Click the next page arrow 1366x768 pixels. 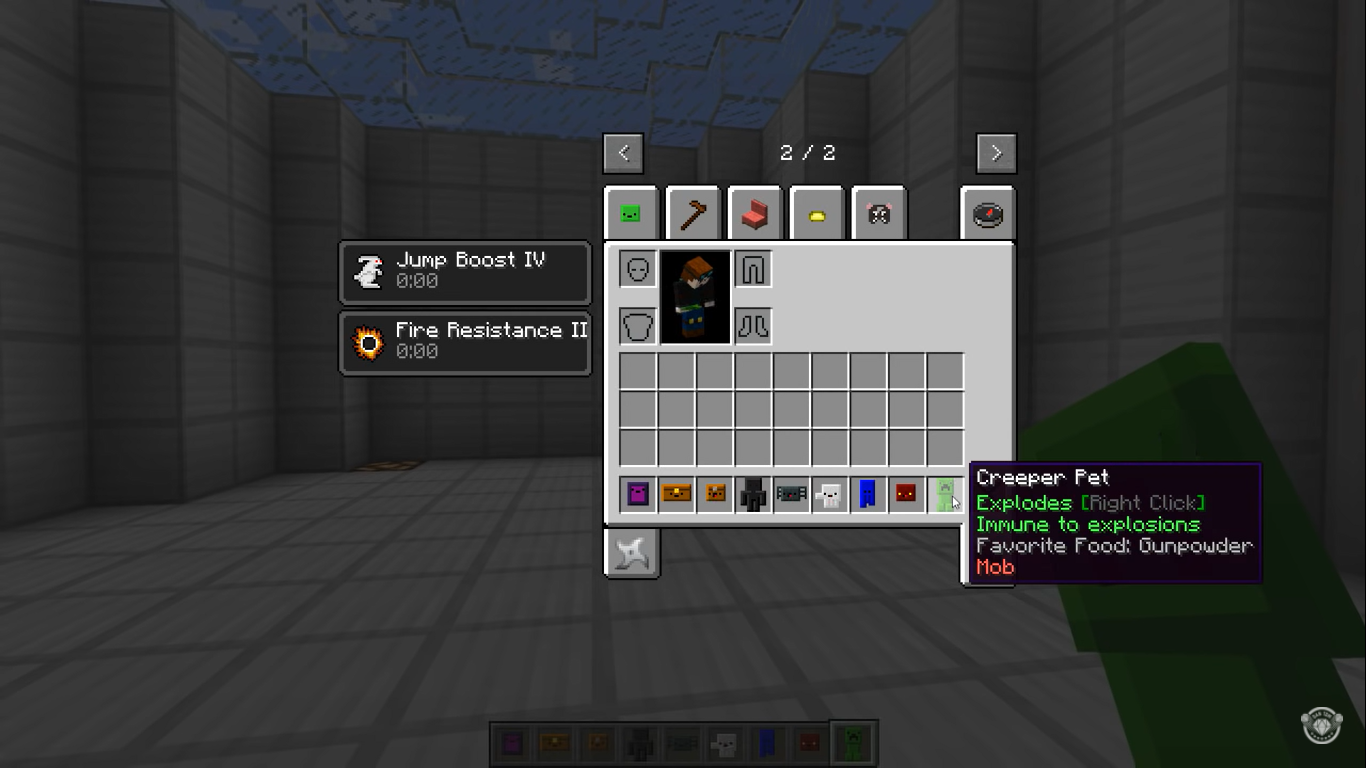995,153
